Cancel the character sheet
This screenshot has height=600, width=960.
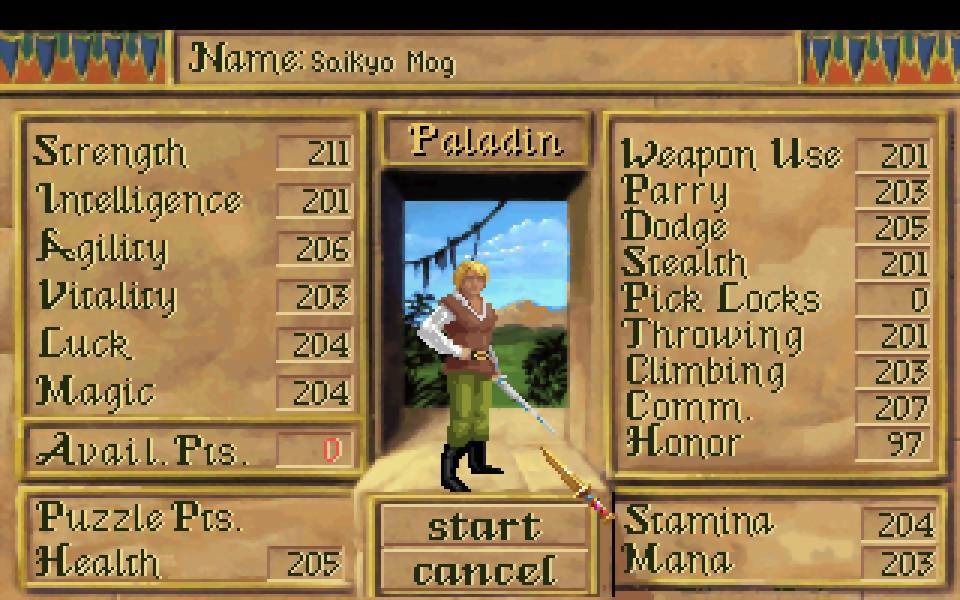coord(484,571)
